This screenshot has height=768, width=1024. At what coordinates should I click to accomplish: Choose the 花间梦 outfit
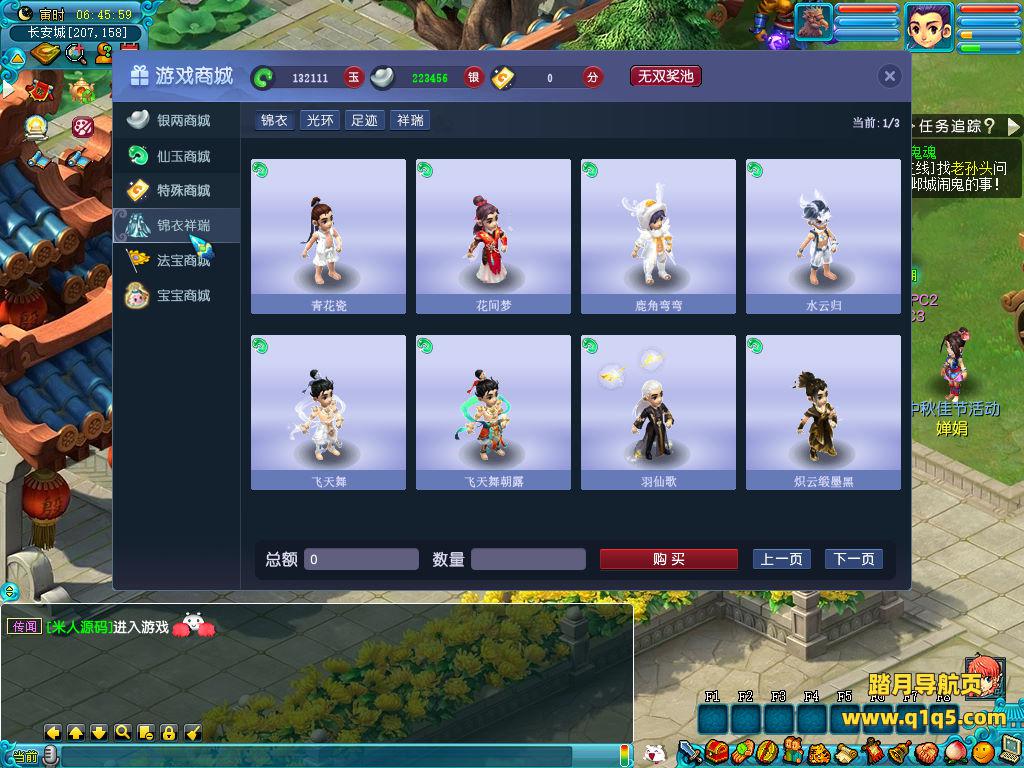(493, 236)
